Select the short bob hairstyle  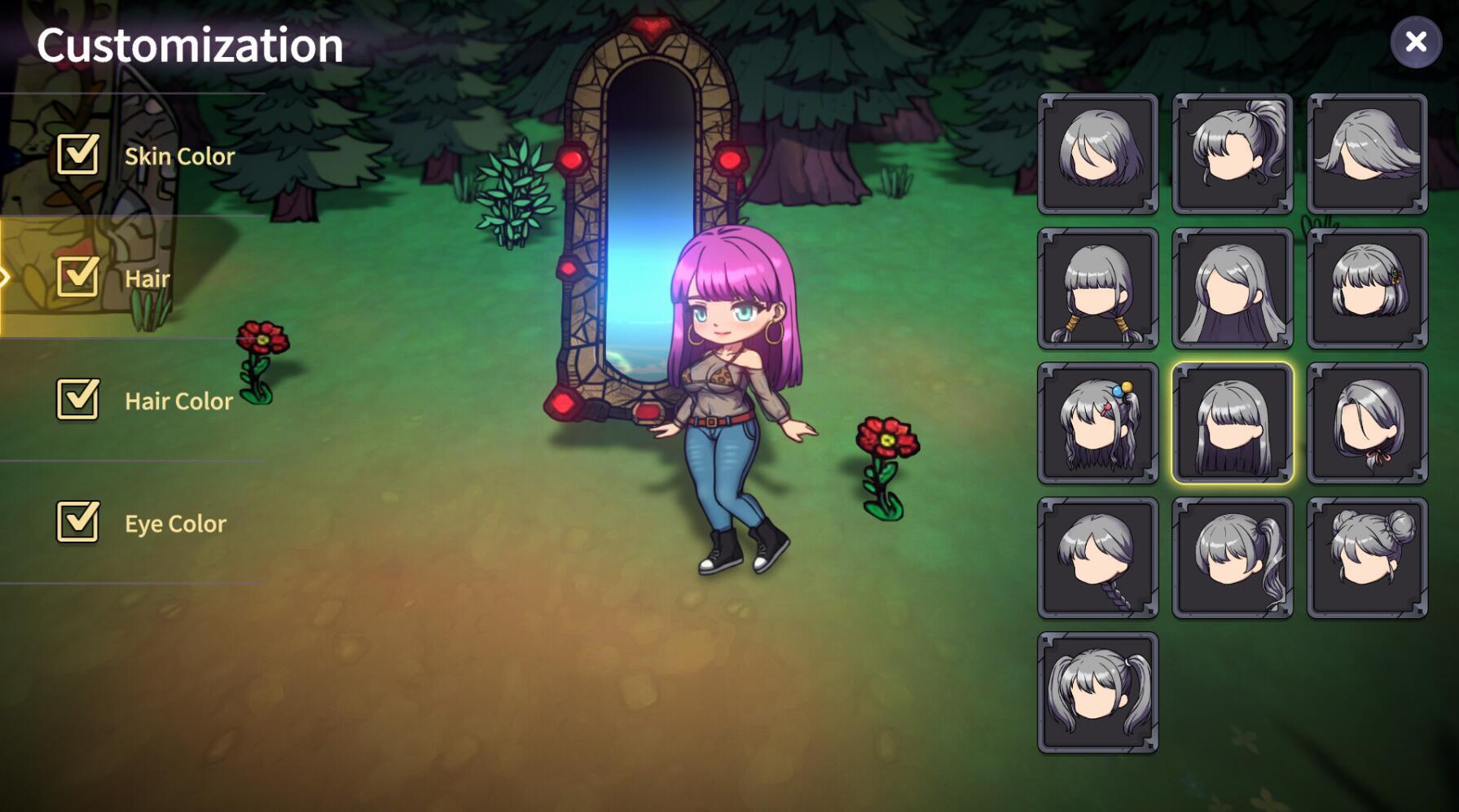click(x=1097, y=153)
